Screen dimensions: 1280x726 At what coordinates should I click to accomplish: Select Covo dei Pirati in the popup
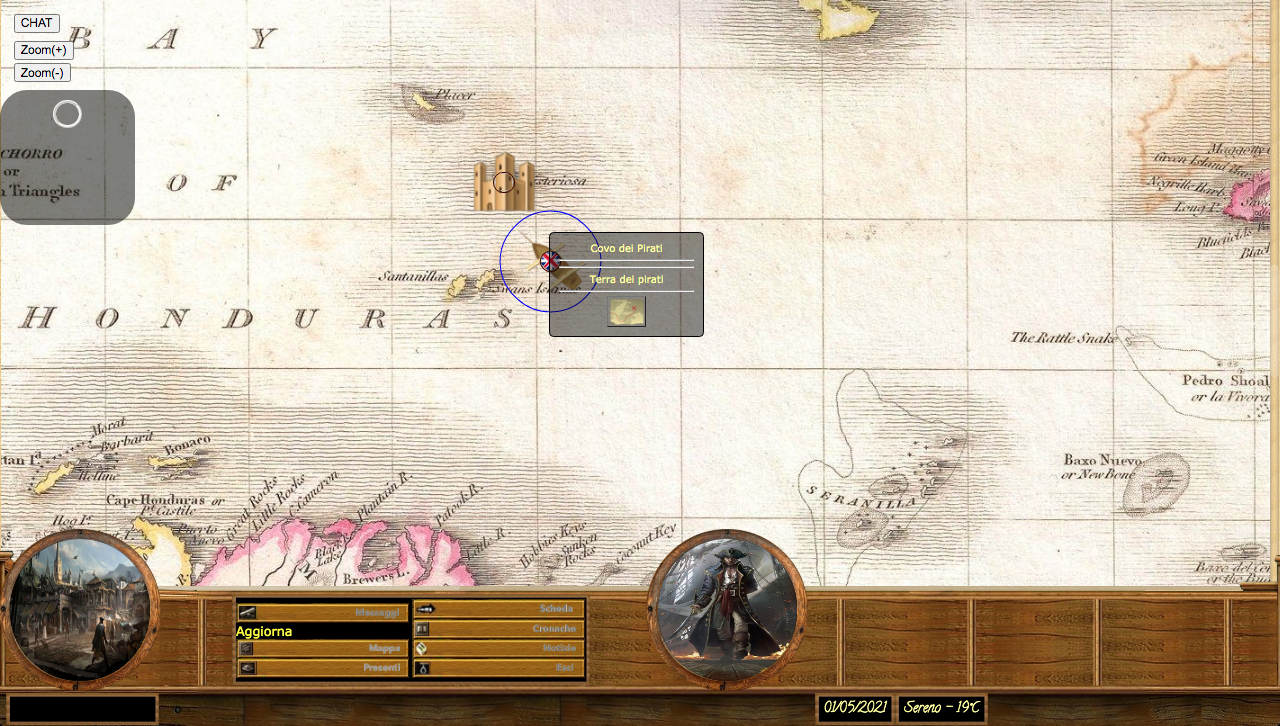click(x=626, y=249)
